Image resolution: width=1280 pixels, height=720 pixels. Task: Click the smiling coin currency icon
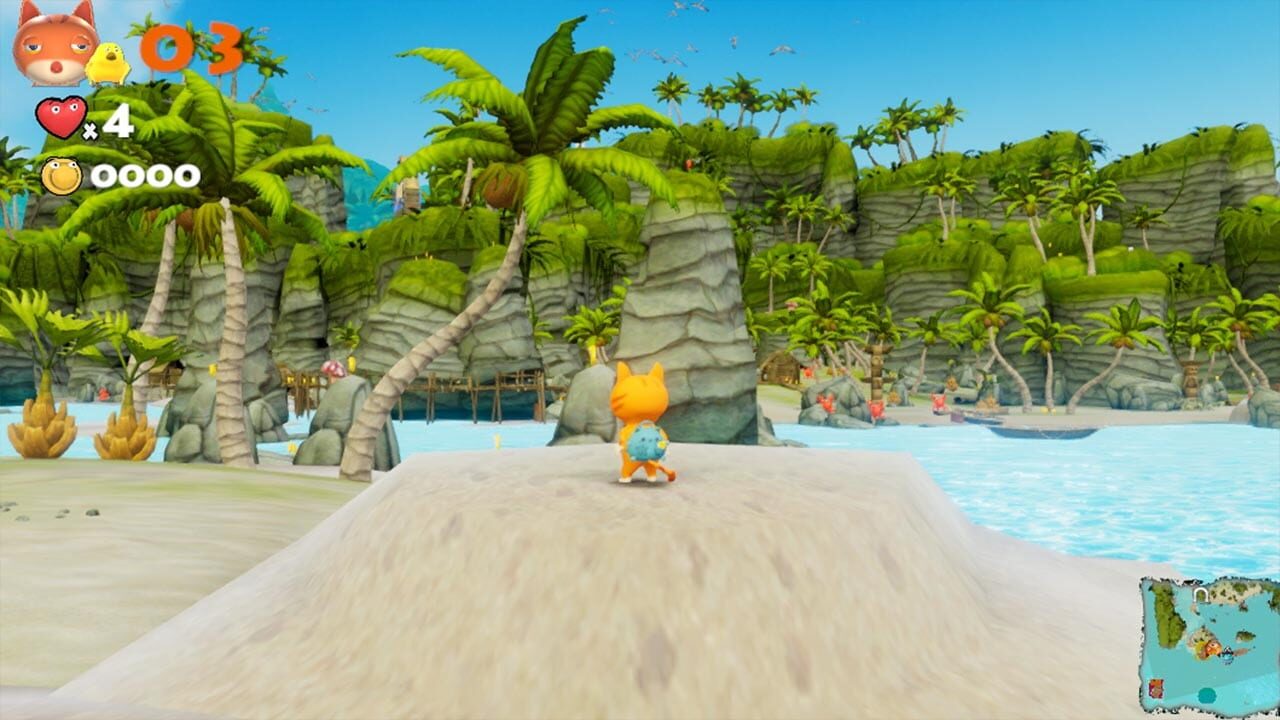click(61, 175)
